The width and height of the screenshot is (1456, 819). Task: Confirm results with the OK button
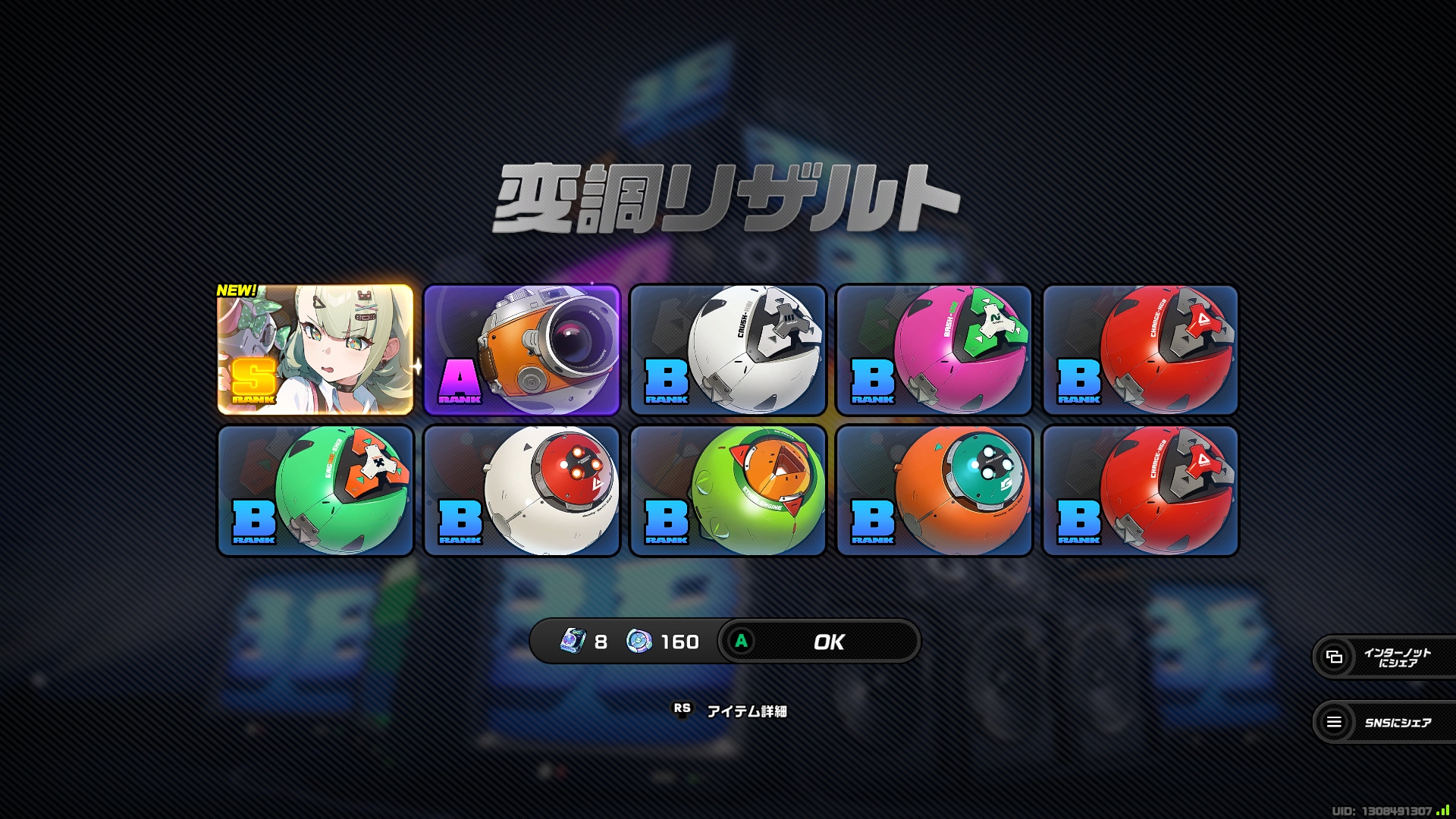coord(819,642)
